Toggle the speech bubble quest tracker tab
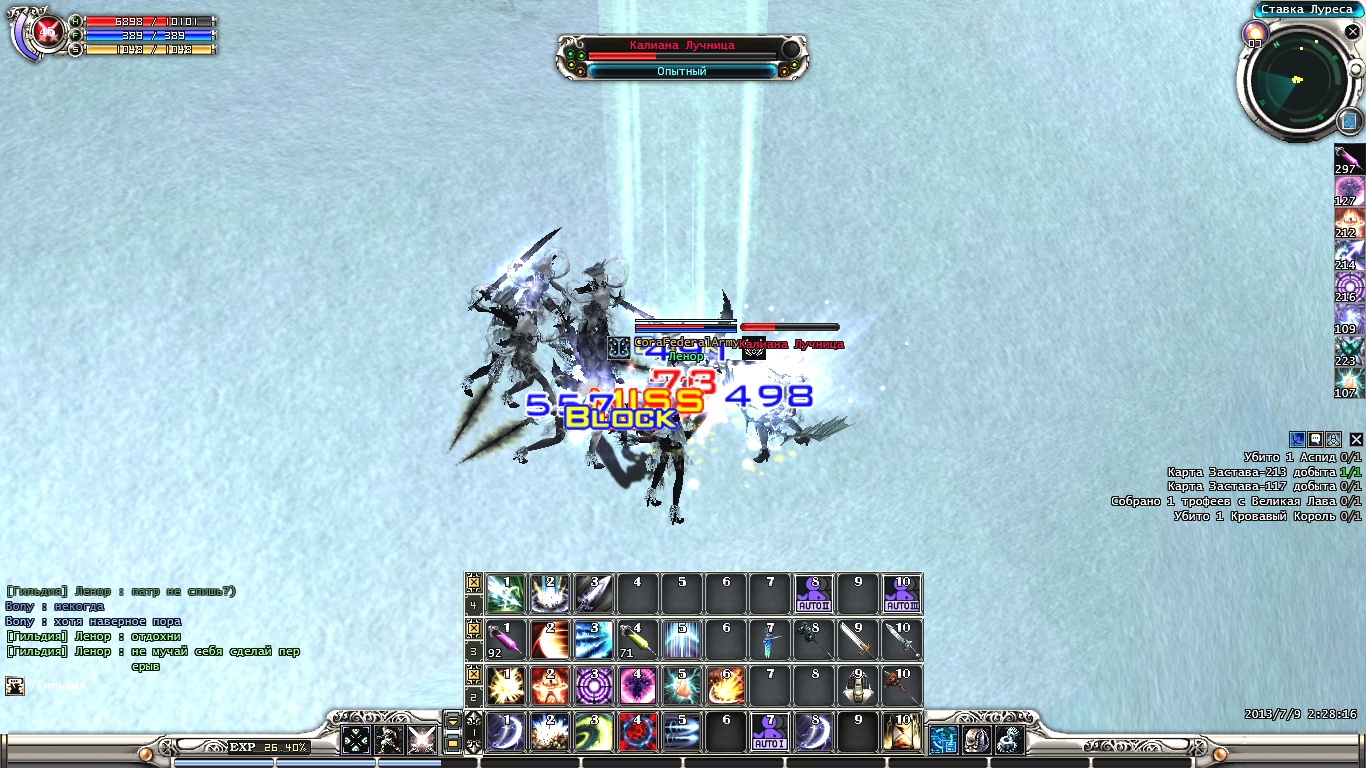 (x=1316, y=439)
